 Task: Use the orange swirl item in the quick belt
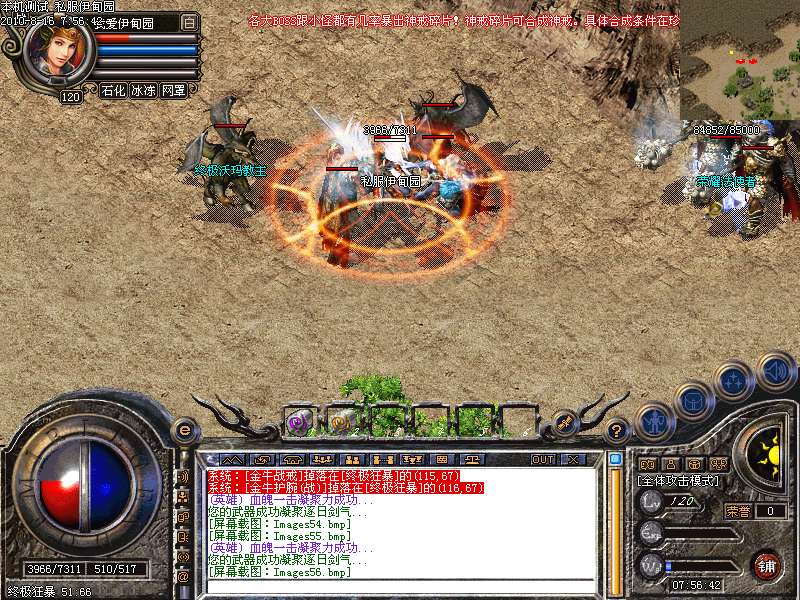pos(340,422)
